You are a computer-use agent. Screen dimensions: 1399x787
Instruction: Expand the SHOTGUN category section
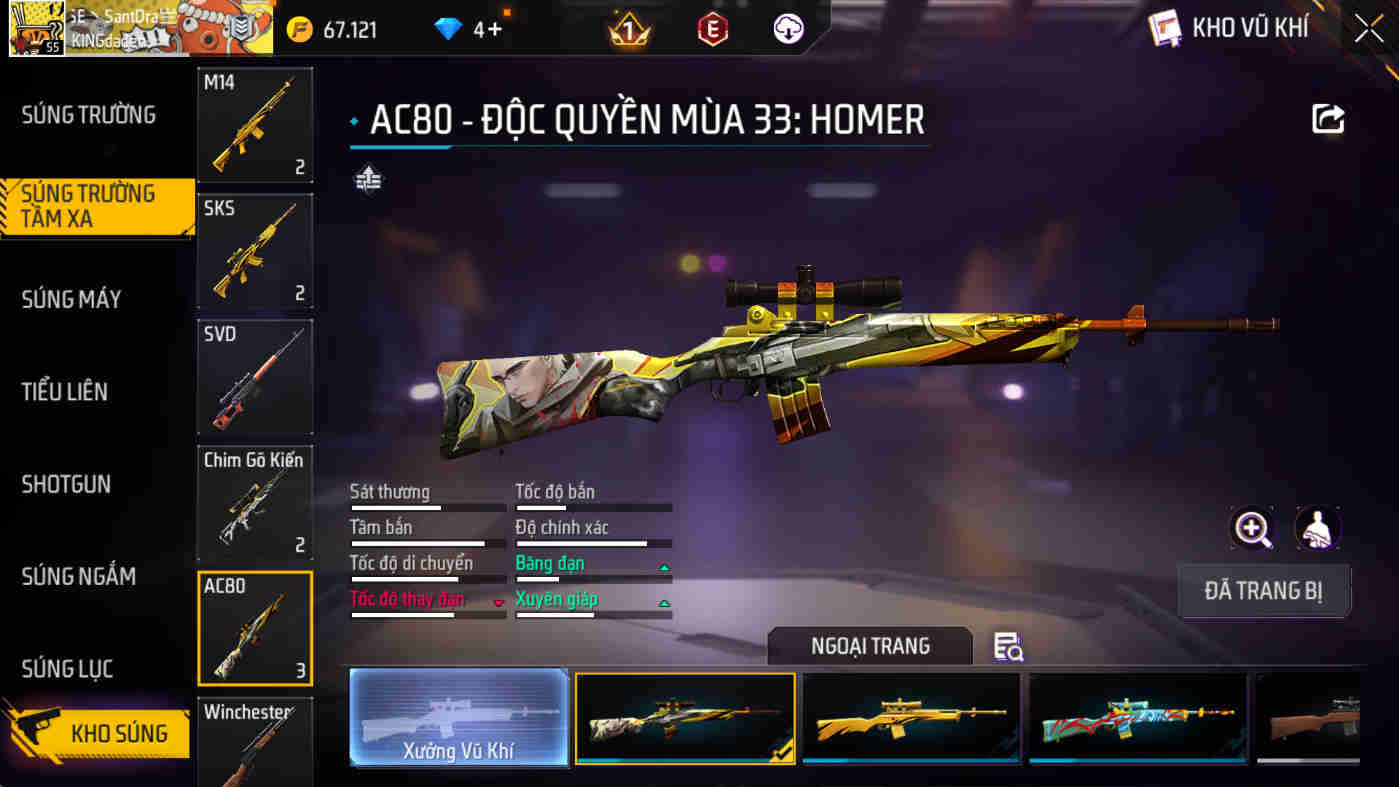coord(65,484)
